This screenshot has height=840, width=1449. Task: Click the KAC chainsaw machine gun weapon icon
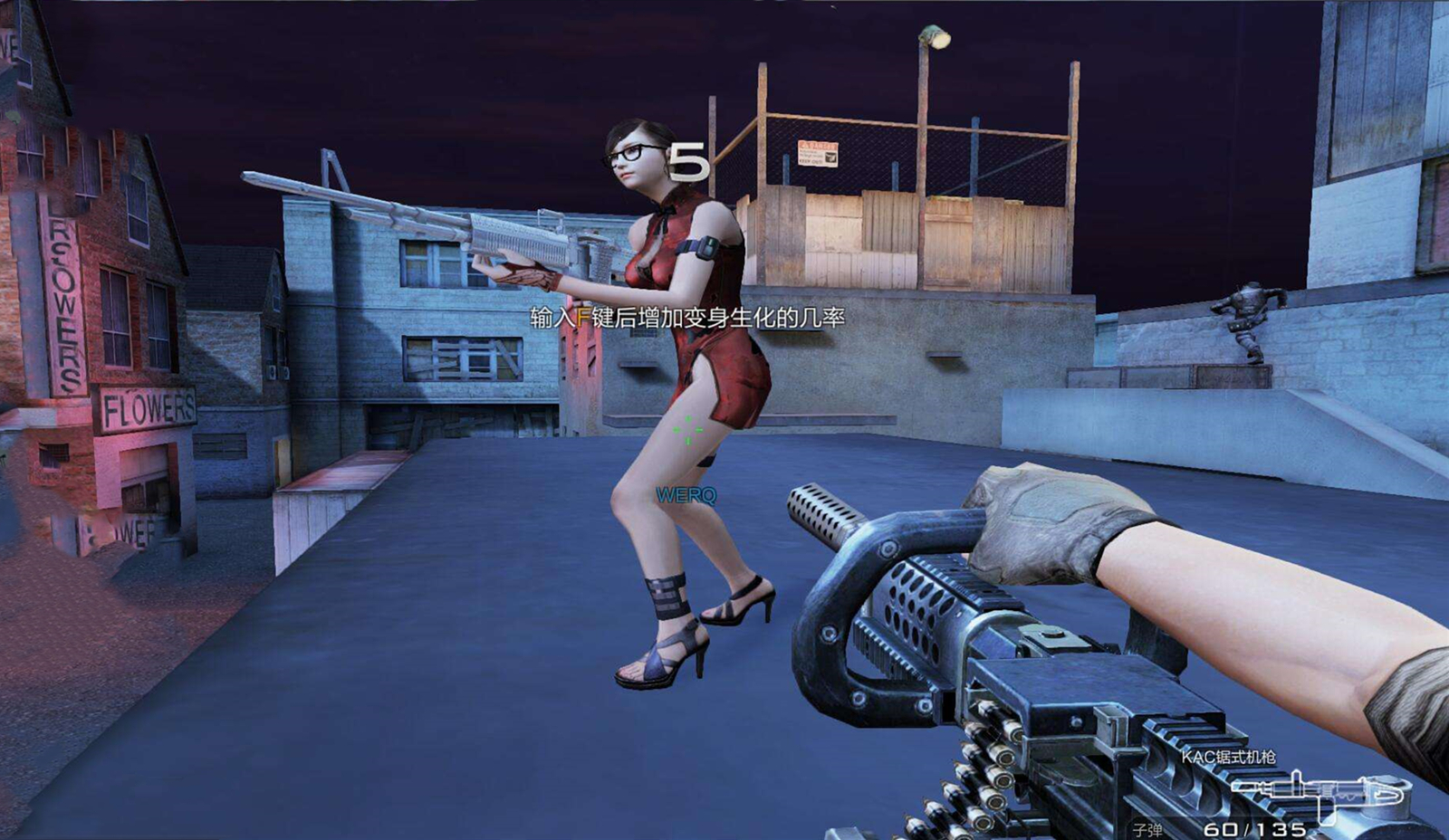pyautogui.click(x=1318, y=792)
